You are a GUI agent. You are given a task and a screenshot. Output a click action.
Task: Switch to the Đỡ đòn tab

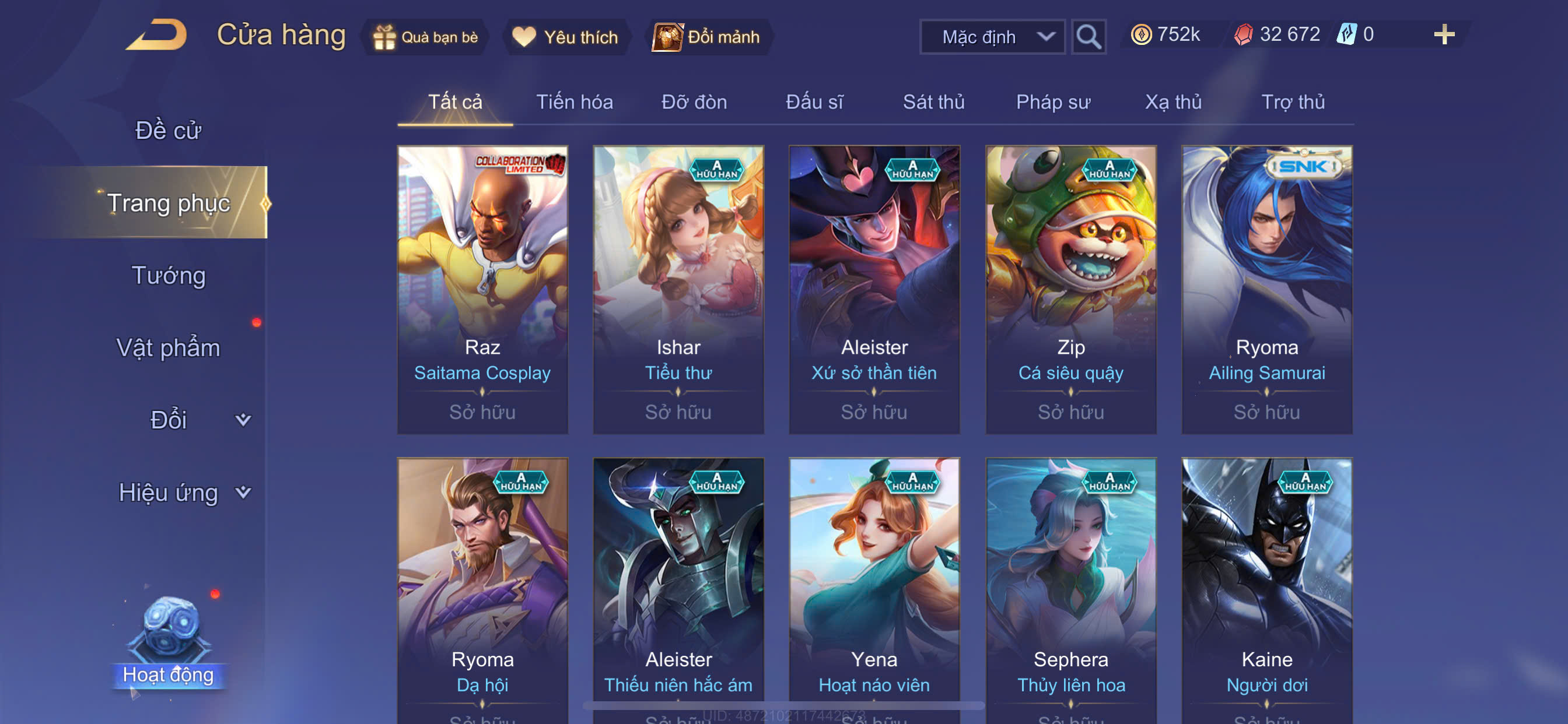[x=694, y=101]
